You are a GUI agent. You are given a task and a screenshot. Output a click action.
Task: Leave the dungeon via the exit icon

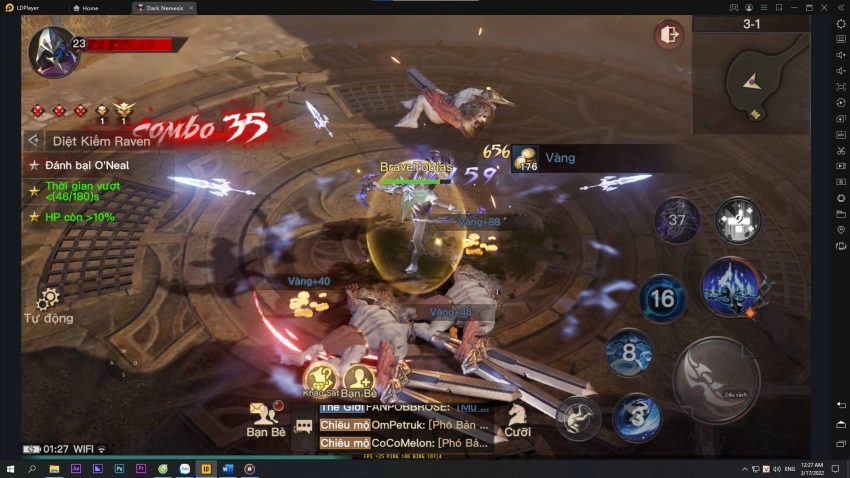[668, 36]
